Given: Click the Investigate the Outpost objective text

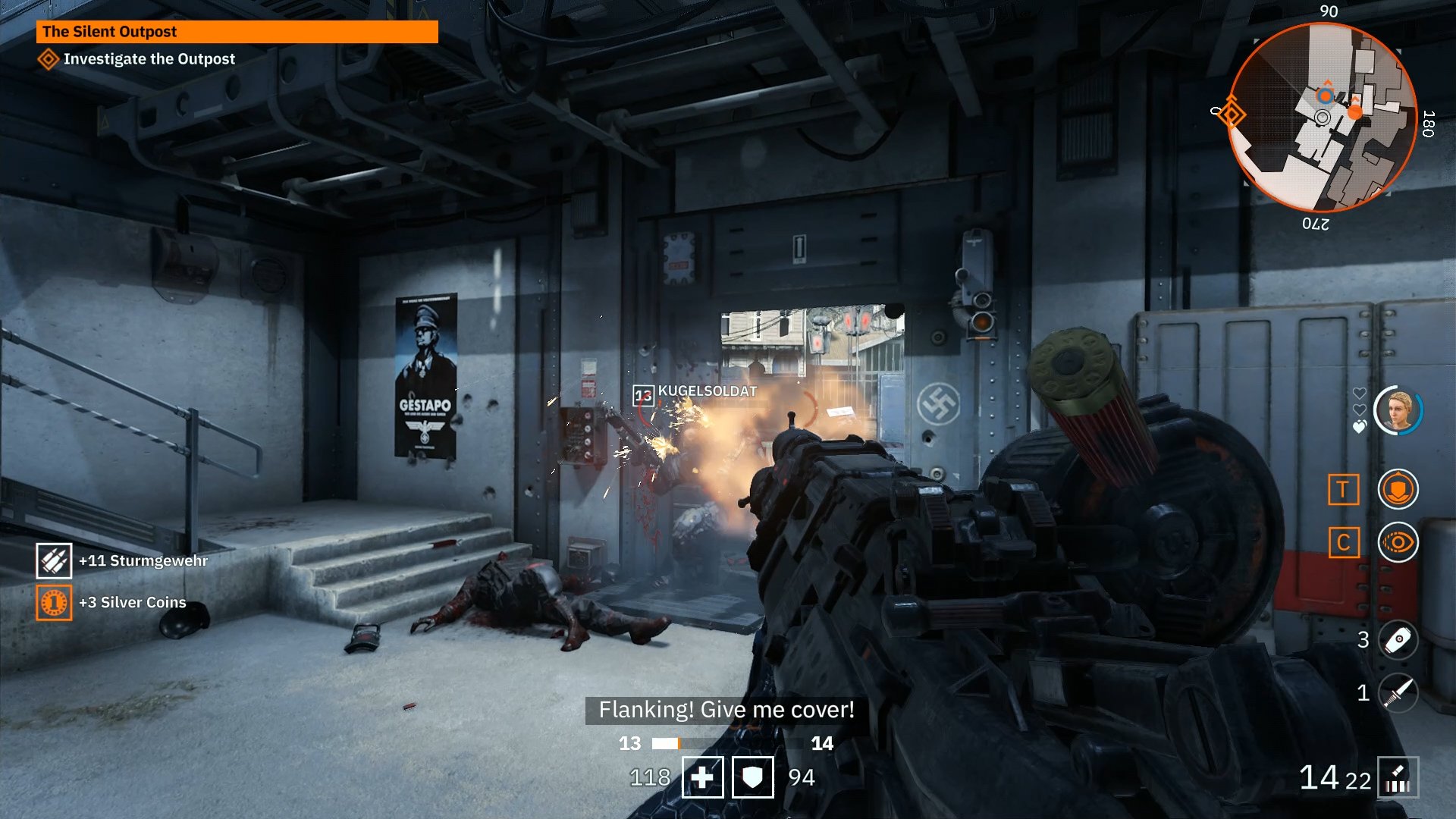Looking at the screenshot, I should (x=149, y=58).
